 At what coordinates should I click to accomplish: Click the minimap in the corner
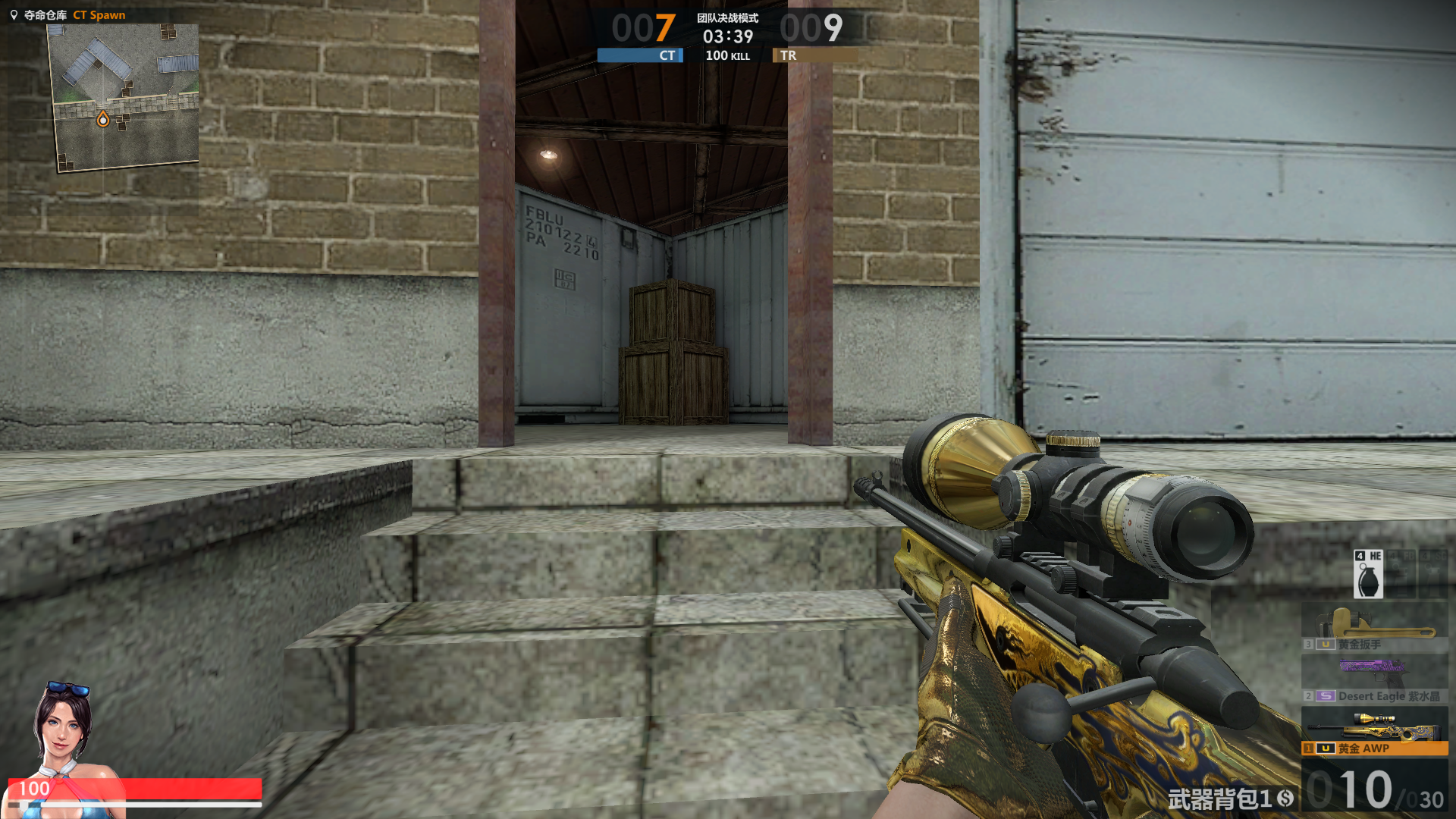click(124, 96)
